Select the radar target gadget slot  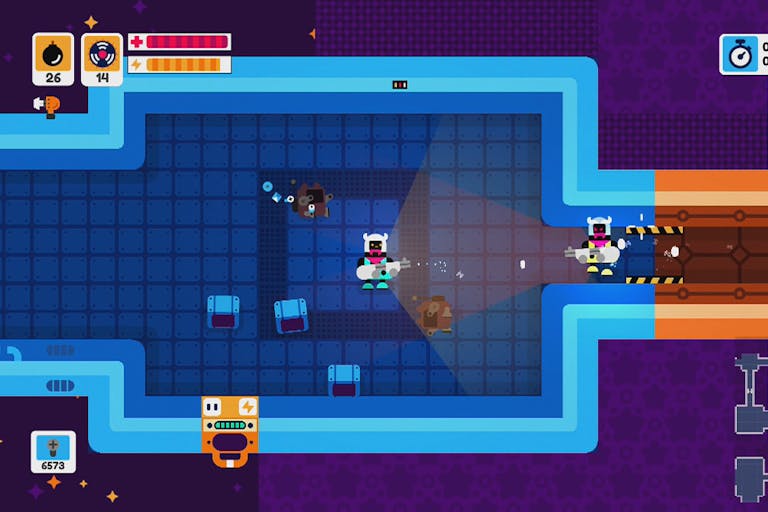(x=101, y=58)
